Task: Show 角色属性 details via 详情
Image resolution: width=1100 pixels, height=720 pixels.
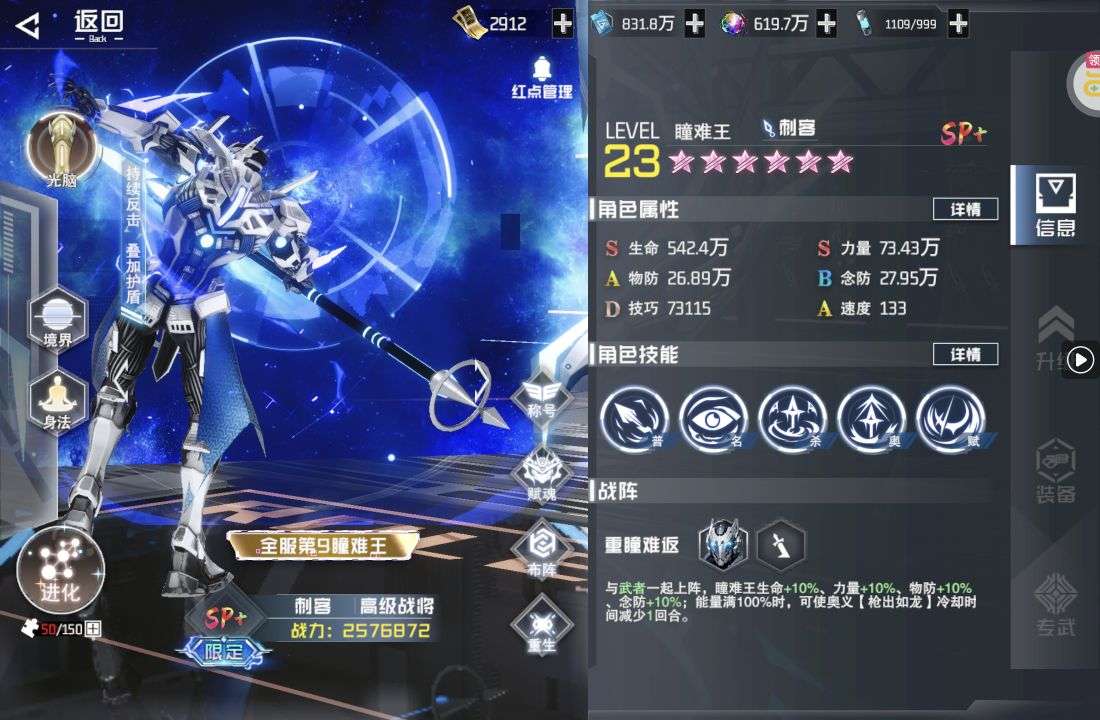Action: pos(965,209)
